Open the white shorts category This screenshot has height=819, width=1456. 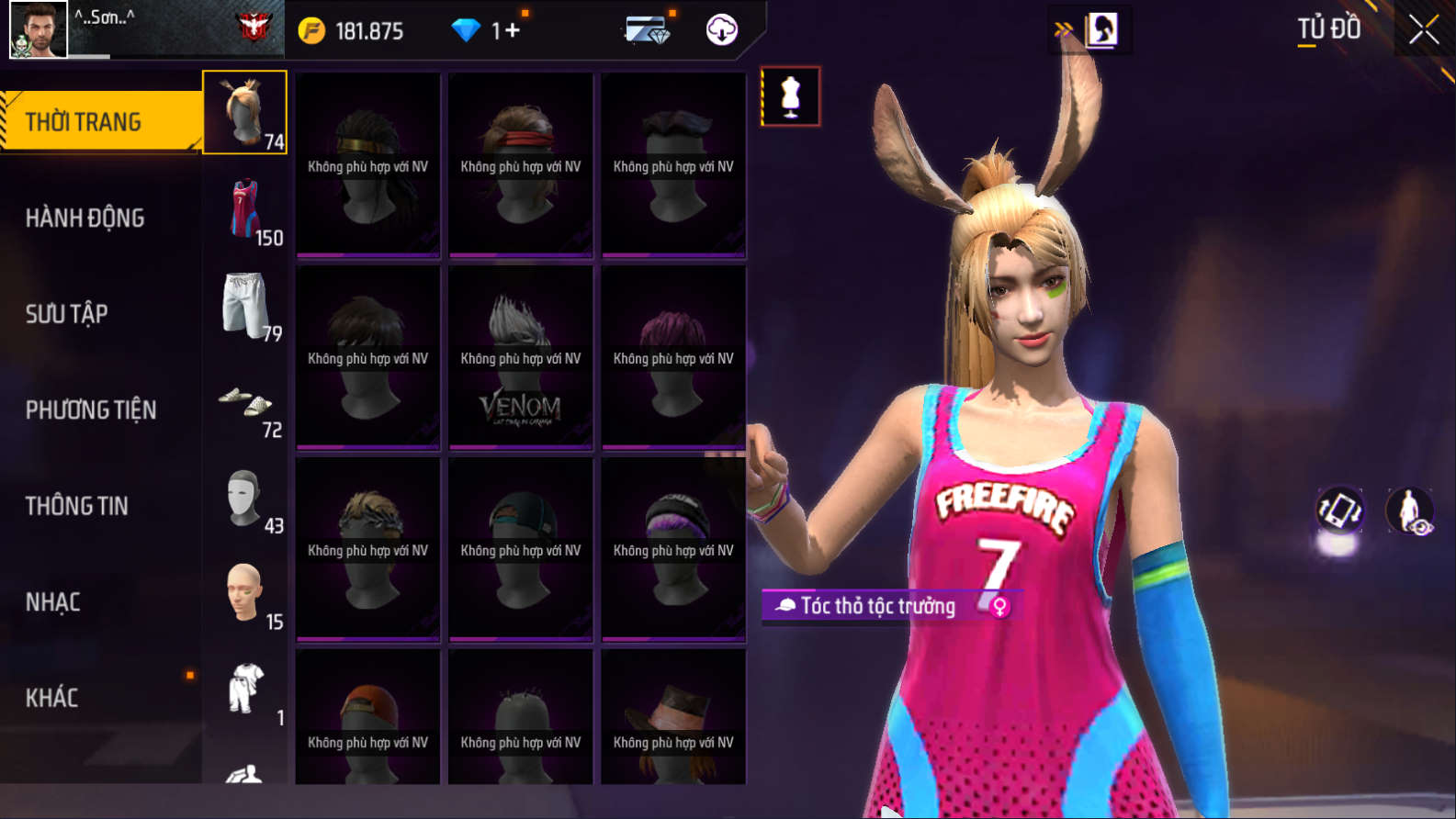click(x=246, y=307)
